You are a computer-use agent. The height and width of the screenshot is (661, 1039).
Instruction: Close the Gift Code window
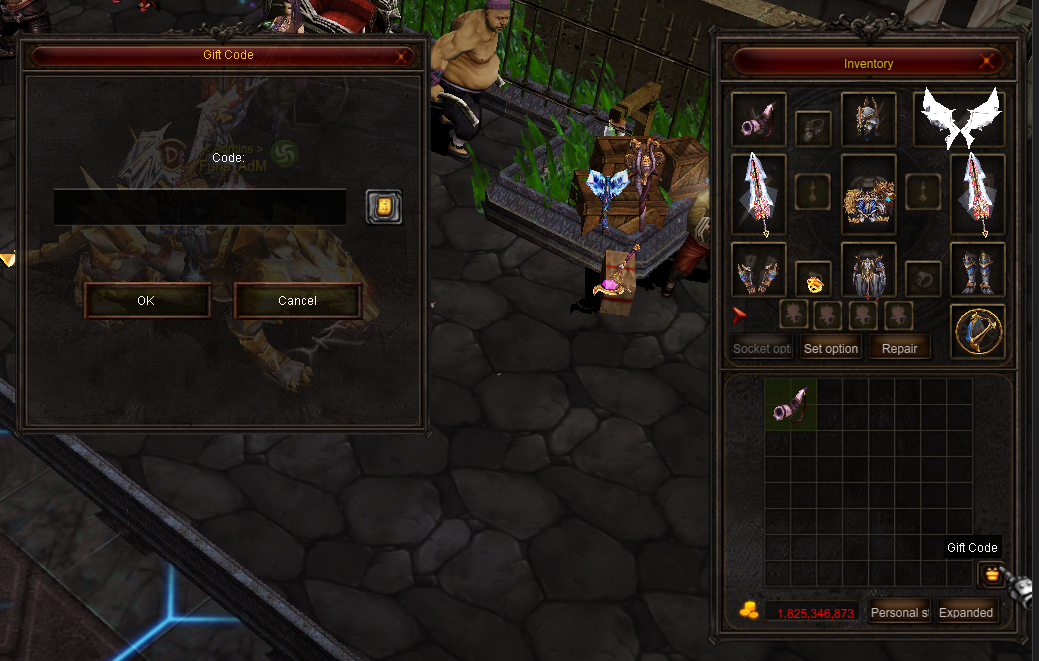[401, 56]
